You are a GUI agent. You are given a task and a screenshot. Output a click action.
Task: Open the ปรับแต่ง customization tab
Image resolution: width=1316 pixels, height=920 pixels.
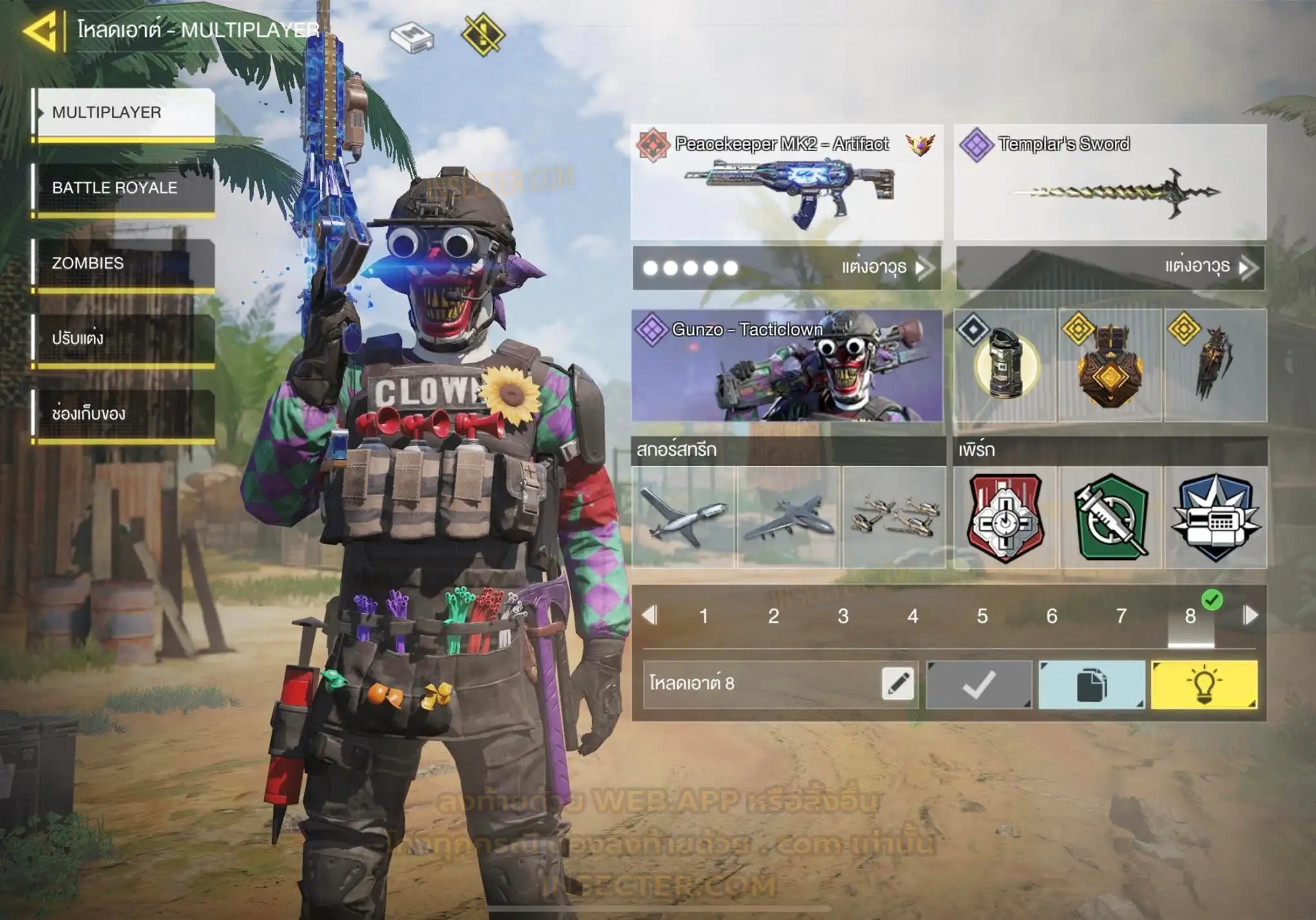pyautogui.click(x=125, y=339)
